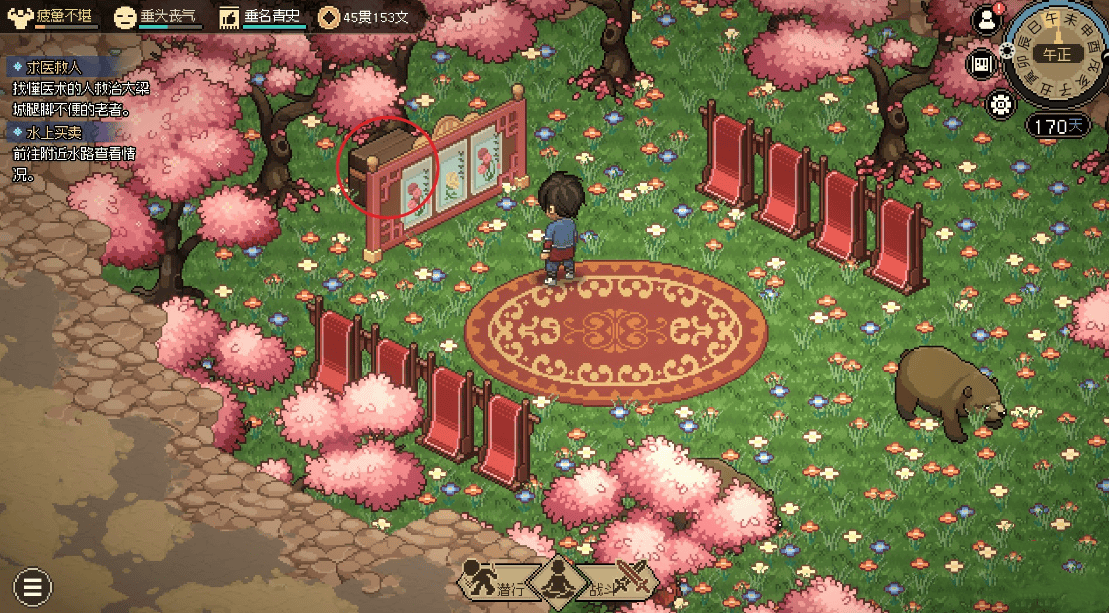Viewport: 1109px width, 613px height.
Task: Click the map icon beside the clock
Action: pyautogui.click(x=982, y=64)
